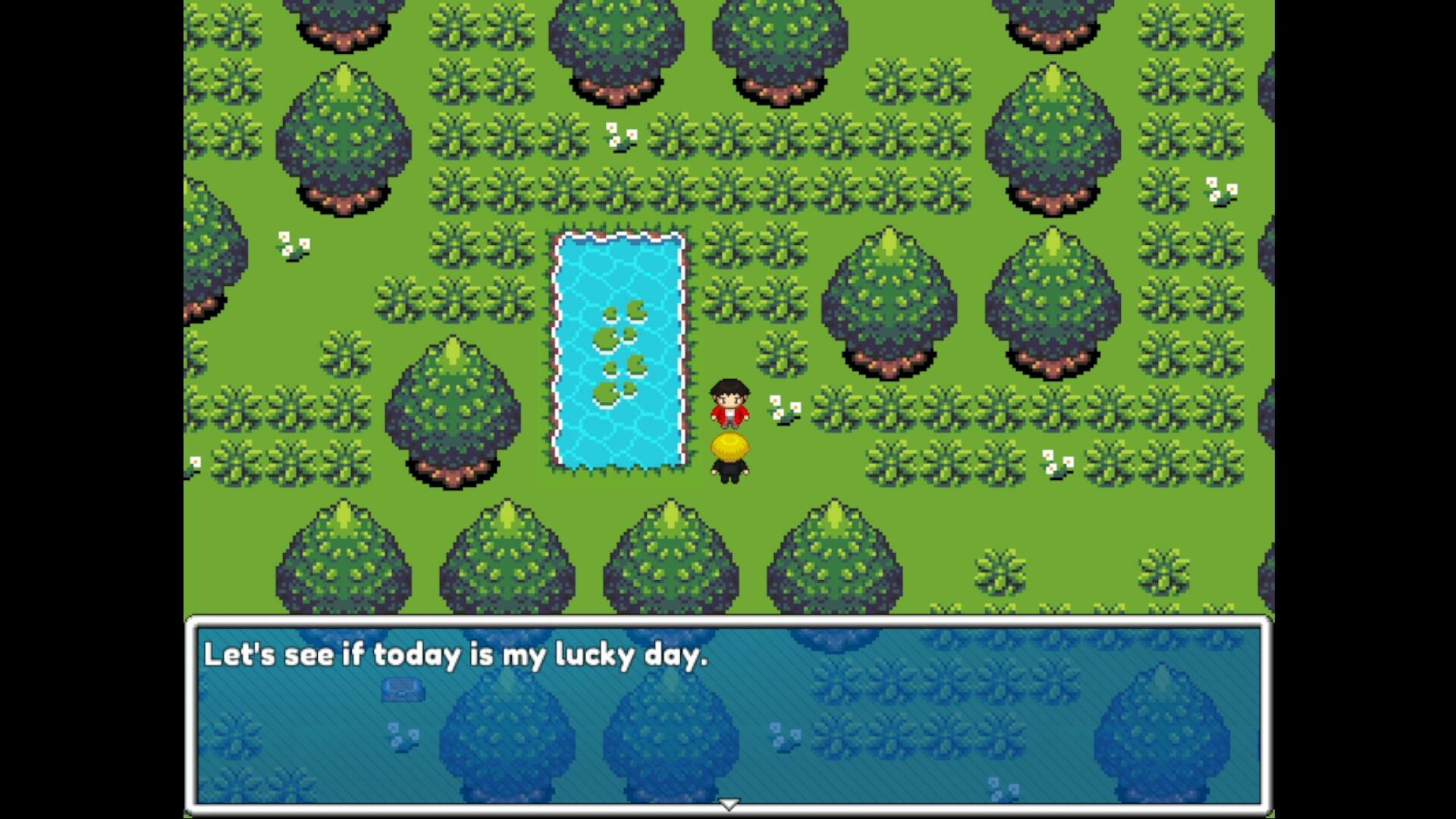Advance the dialogue saying lucky day
1456x819 pixels.
(x=728, y=713)
